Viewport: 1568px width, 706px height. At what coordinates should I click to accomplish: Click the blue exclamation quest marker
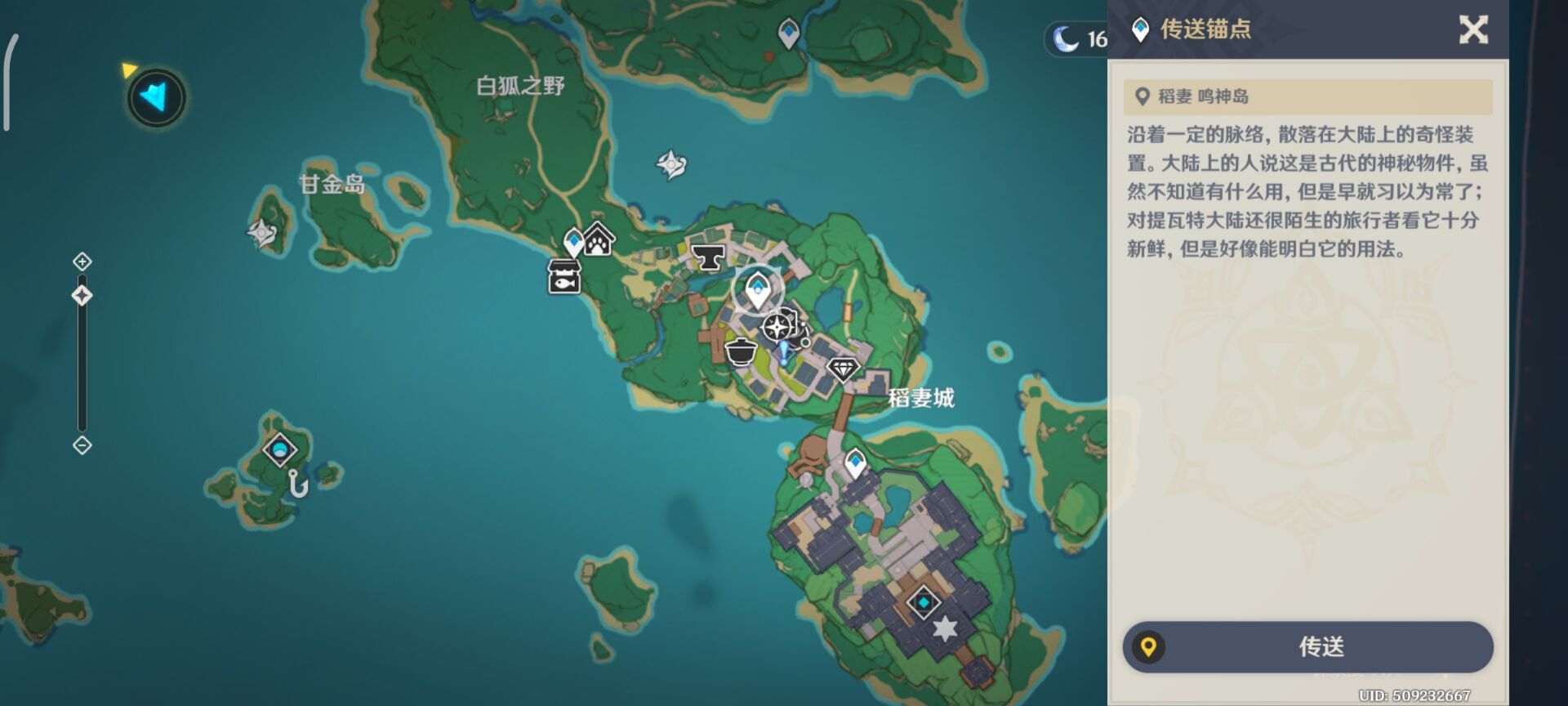[x=784, y=352]
